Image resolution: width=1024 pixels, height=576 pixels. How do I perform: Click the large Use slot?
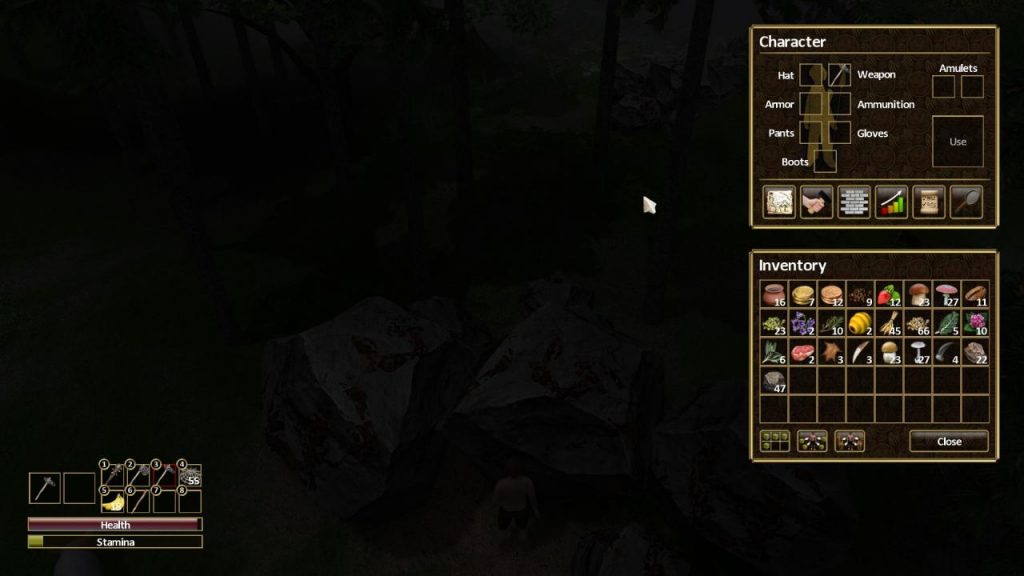tap(957, 141)
